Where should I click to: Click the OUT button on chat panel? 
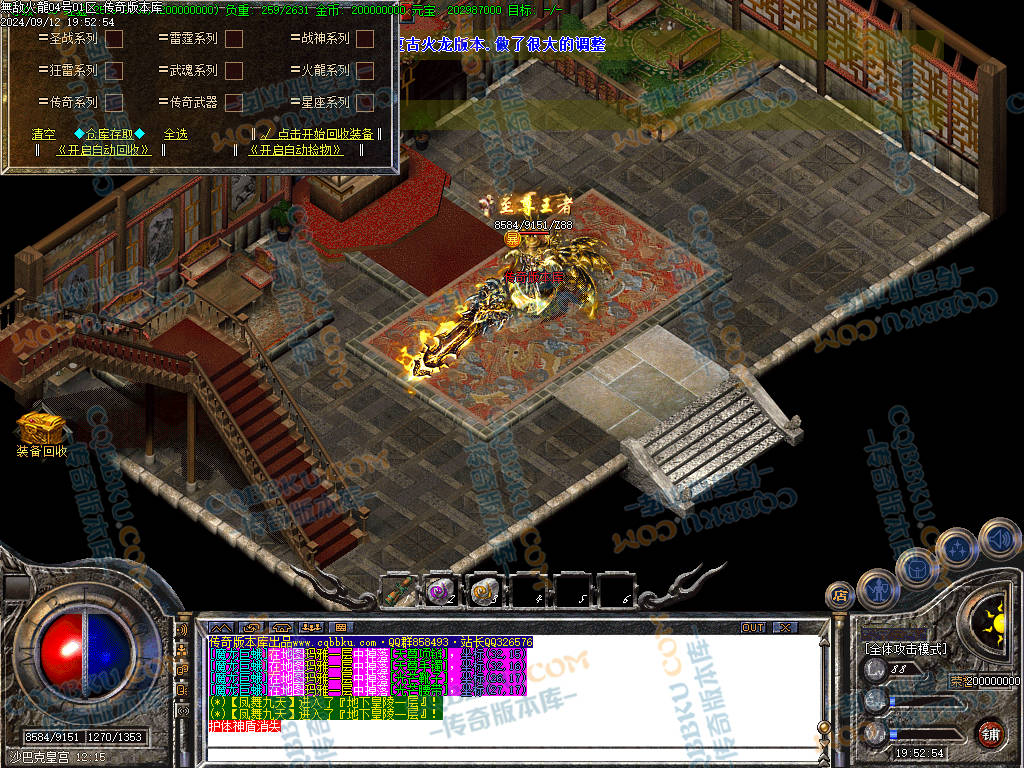pos(753,627)
